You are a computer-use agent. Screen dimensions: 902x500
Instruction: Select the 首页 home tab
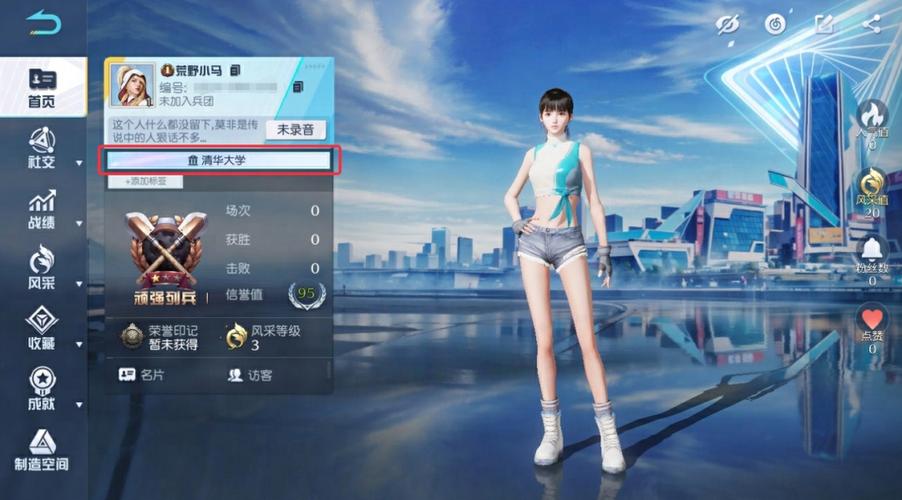coord(42,86)
